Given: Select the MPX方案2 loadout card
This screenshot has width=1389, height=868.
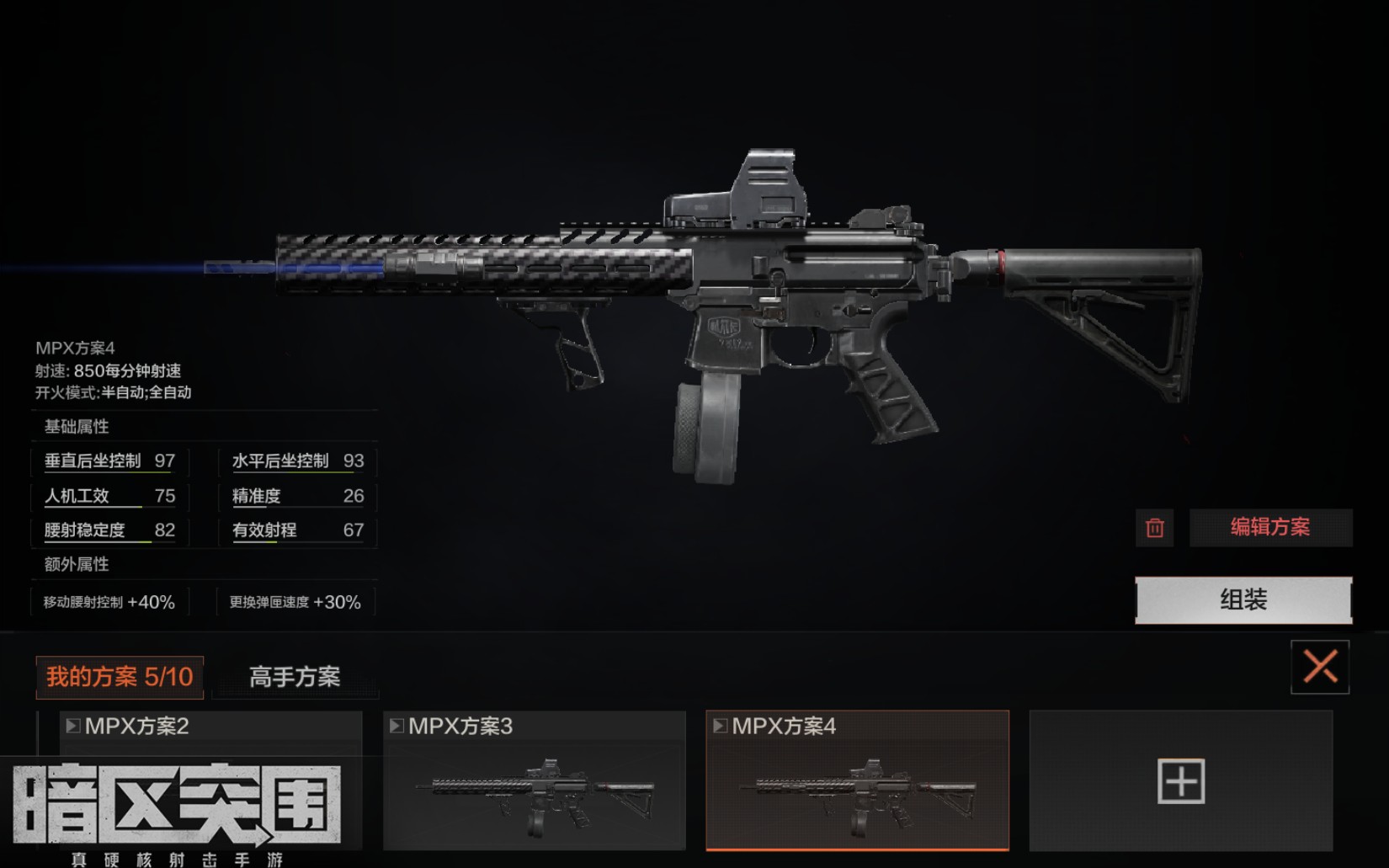Looking at the screenshot, I should click(x=210, y=741).
